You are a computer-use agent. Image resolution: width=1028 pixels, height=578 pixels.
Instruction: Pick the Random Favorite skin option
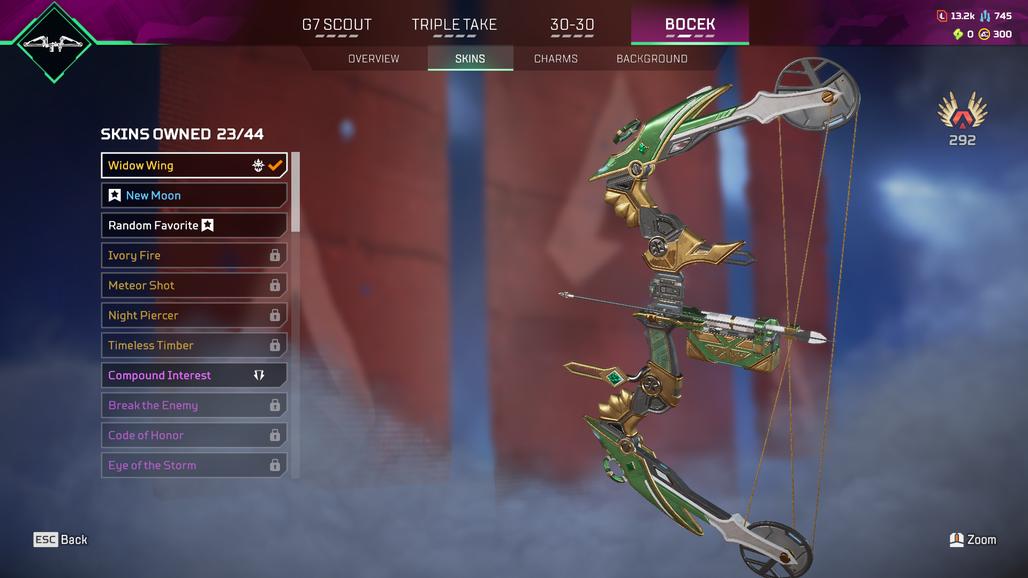pyautogui.click(x=194, y=225)
